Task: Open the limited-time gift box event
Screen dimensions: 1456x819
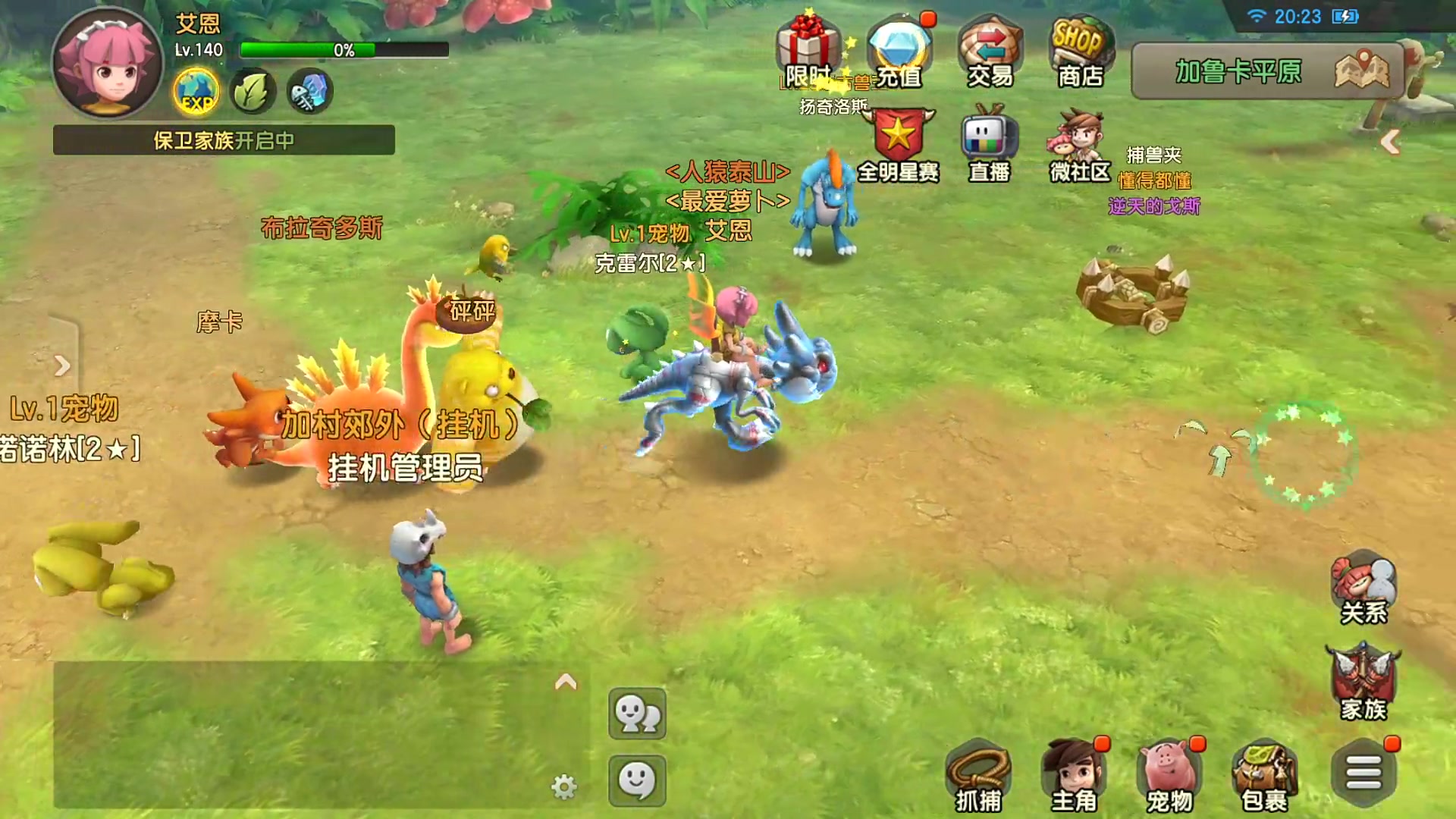Action: pyautogui.click(x=808, y=50)
